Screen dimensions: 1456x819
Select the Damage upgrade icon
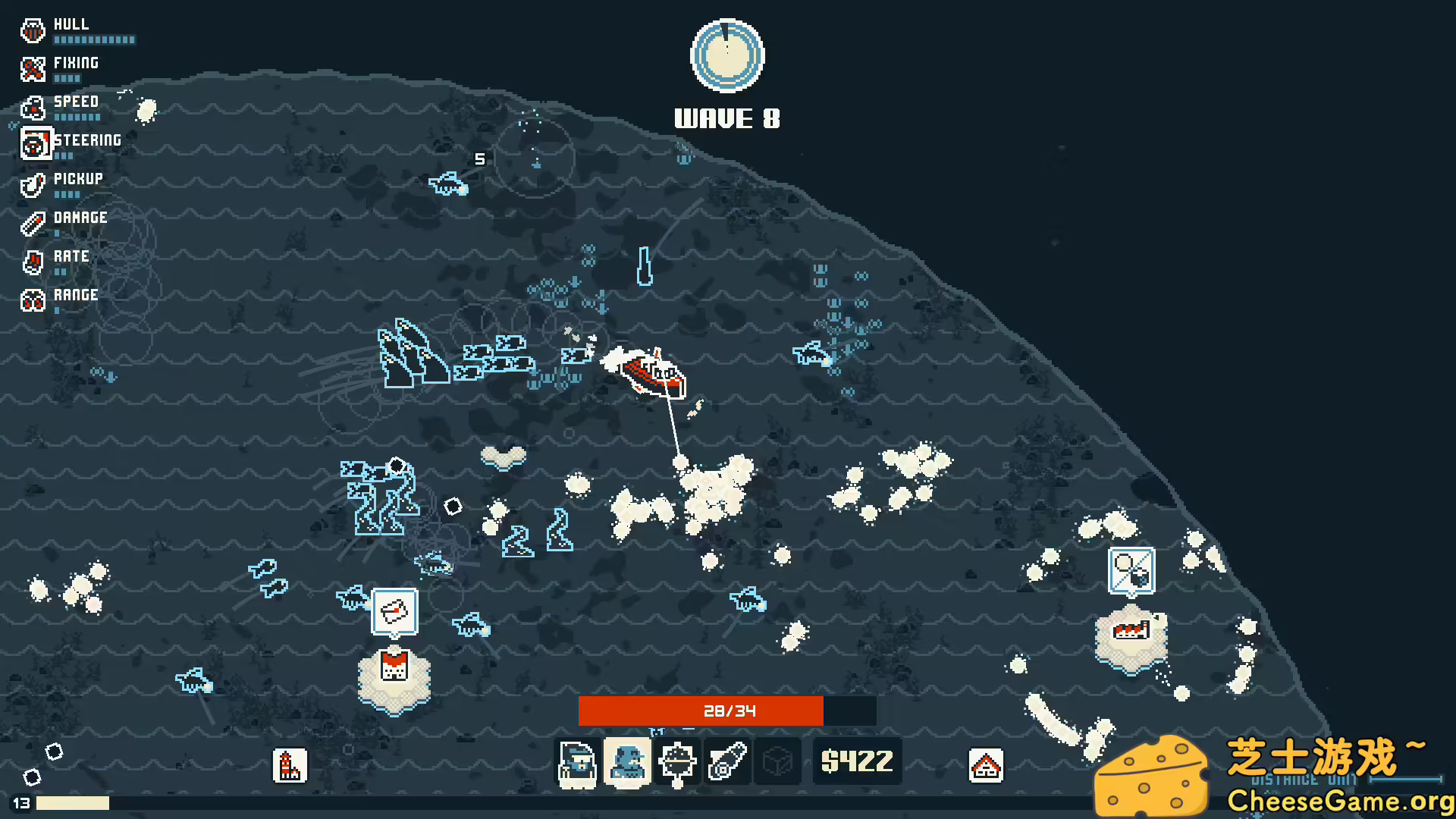tap(32, 224)
